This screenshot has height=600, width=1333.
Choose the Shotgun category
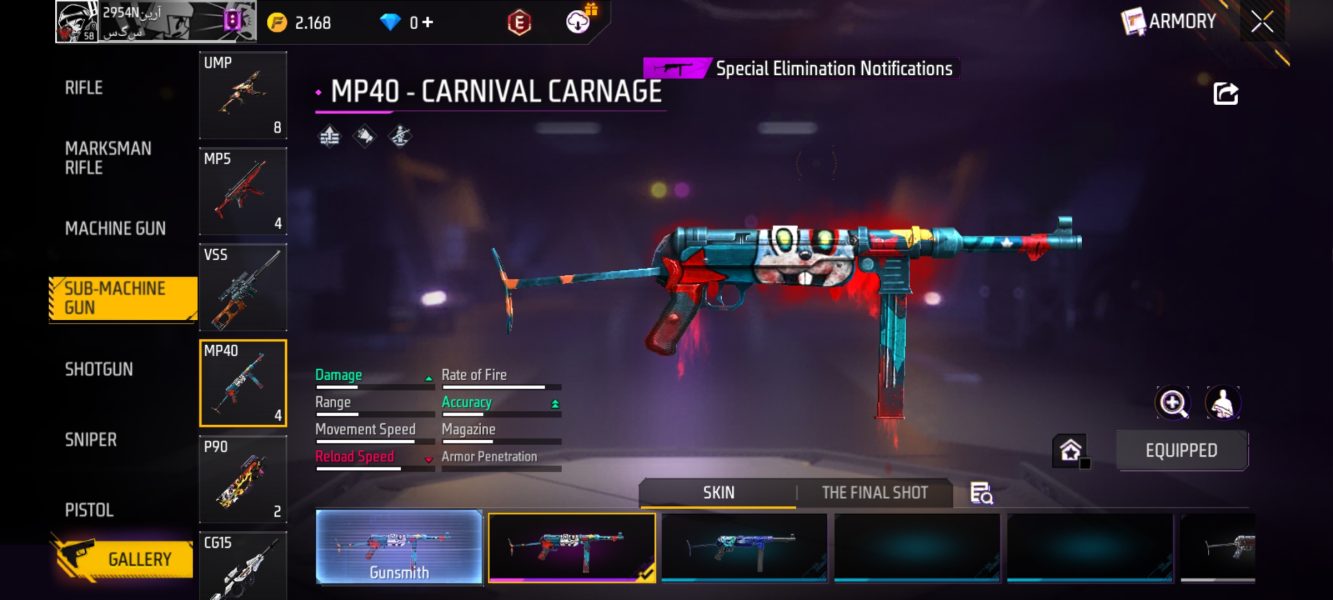[x=99, y=369]
